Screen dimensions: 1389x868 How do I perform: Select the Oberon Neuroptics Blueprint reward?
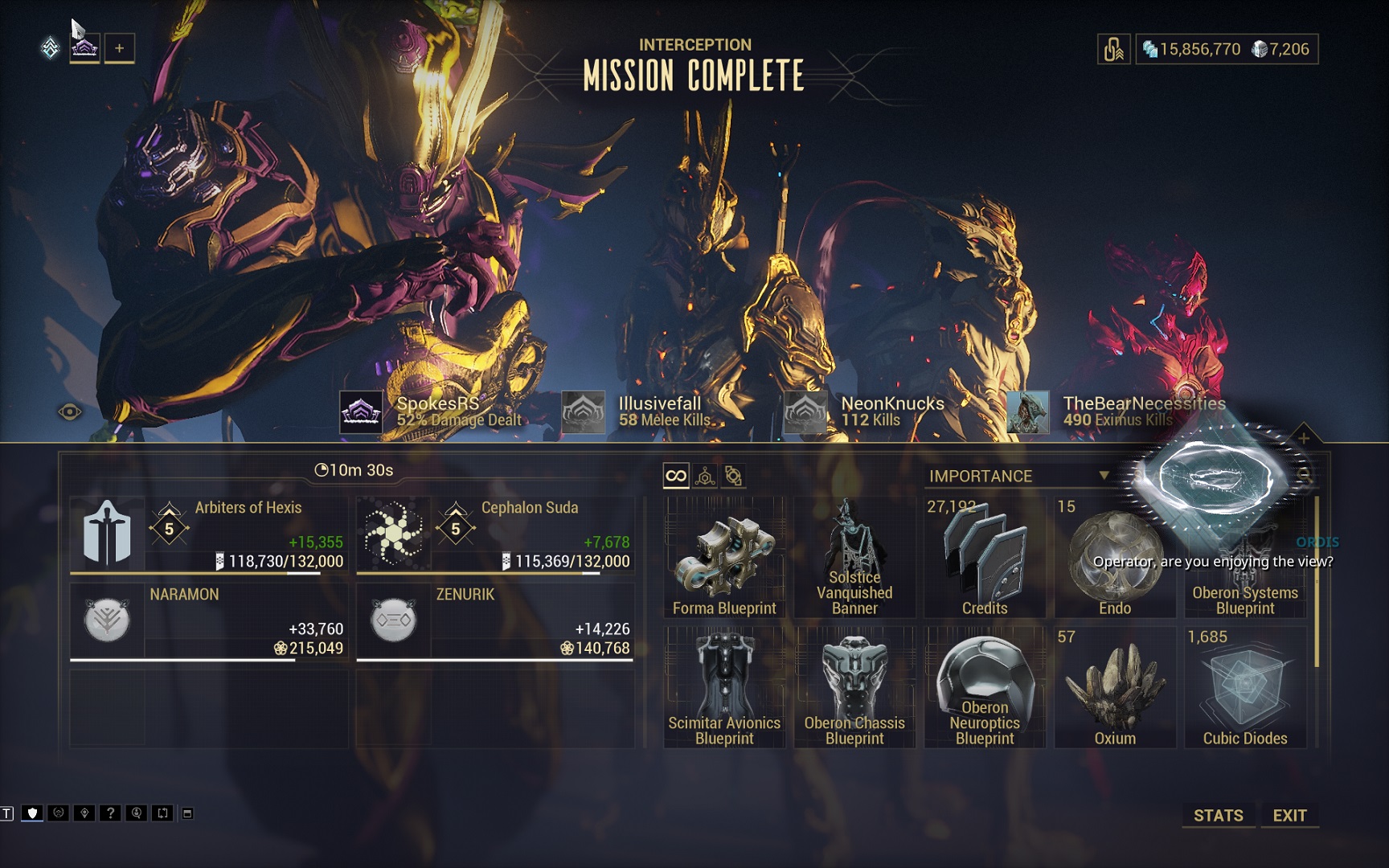click(x=985, y=688)
